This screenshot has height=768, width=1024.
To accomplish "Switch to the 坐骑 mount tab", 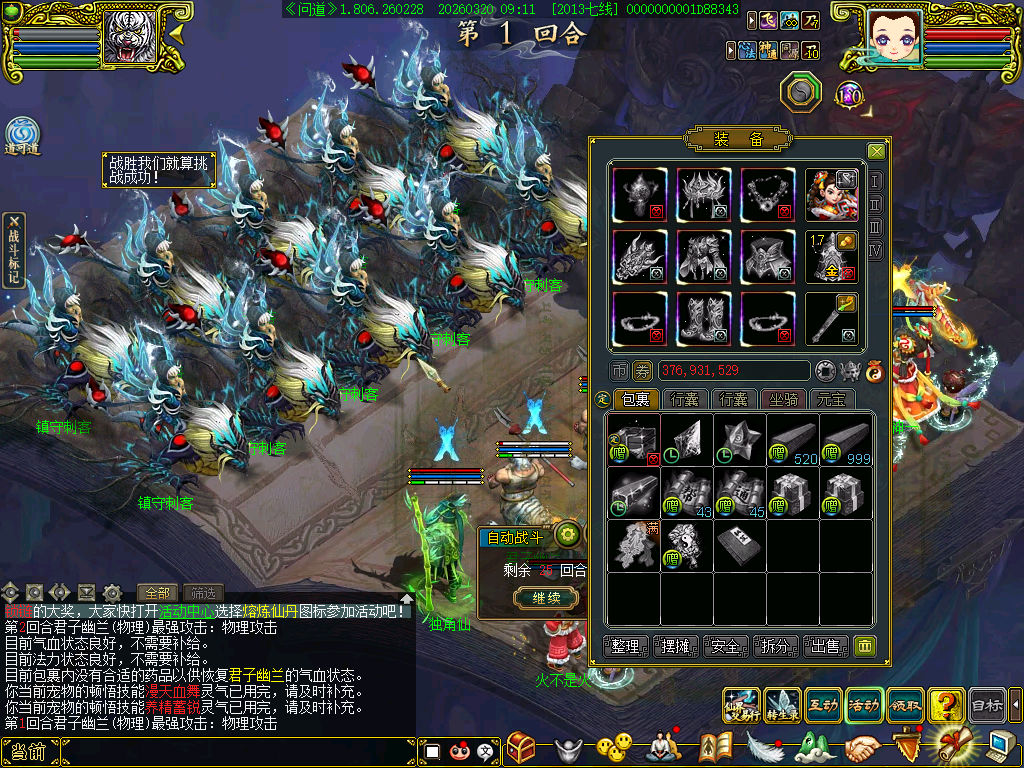I will pos(783,399).
